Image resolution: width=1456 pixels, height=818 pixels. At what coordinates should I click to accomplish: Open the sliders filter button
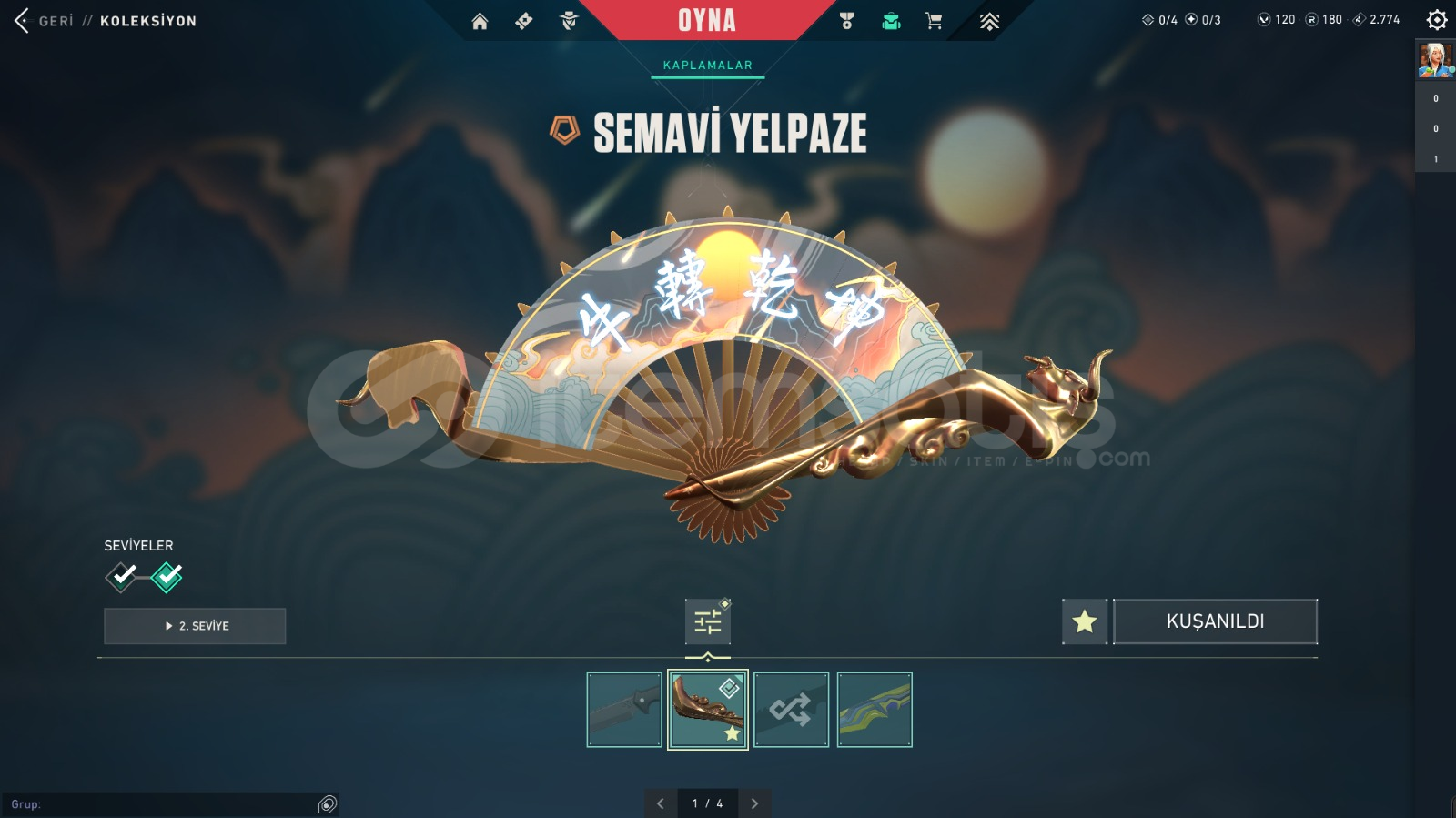tap(707, 622)
